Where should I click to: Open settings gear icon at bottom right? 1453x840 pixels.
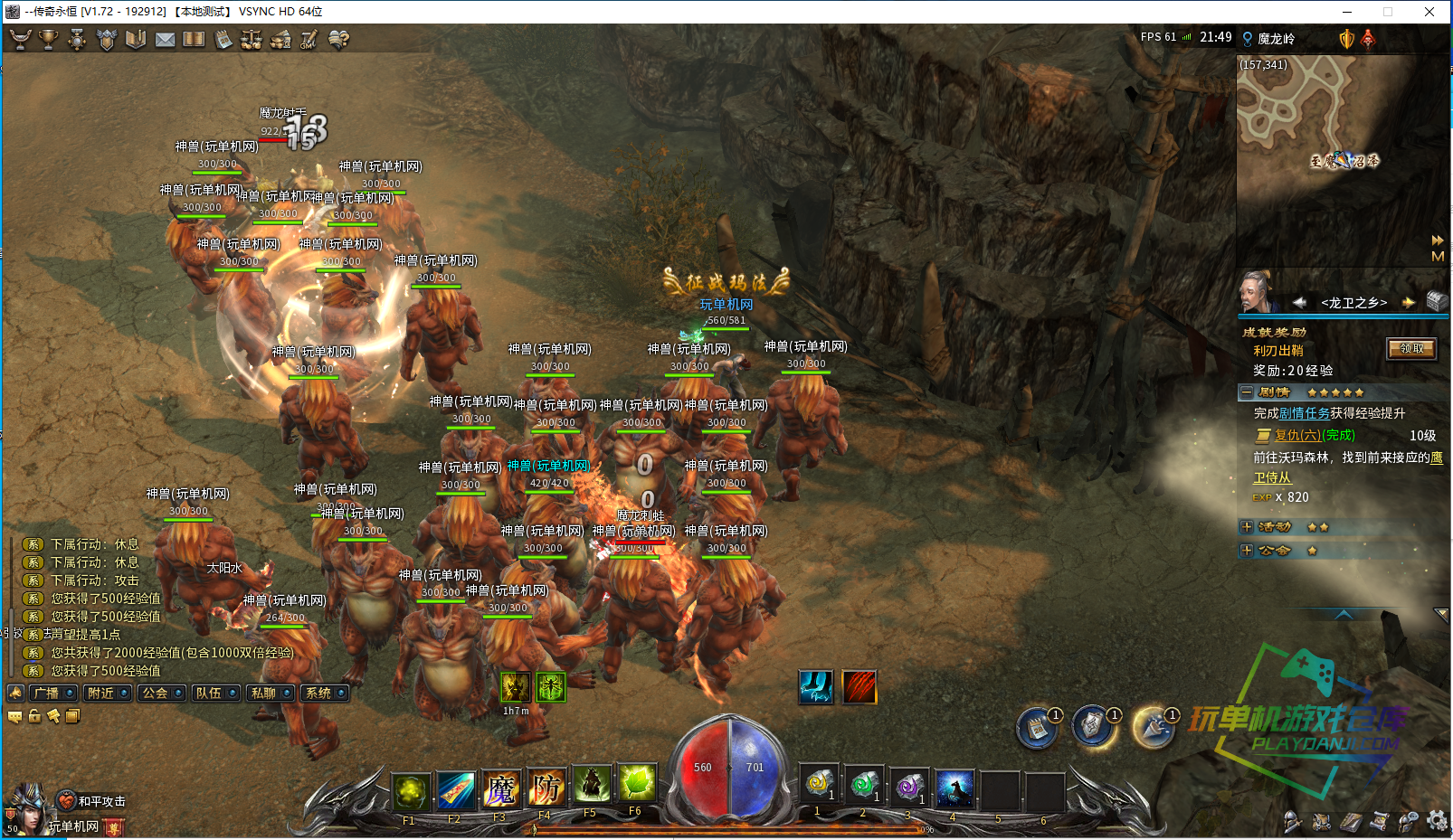pos(1437,820)
